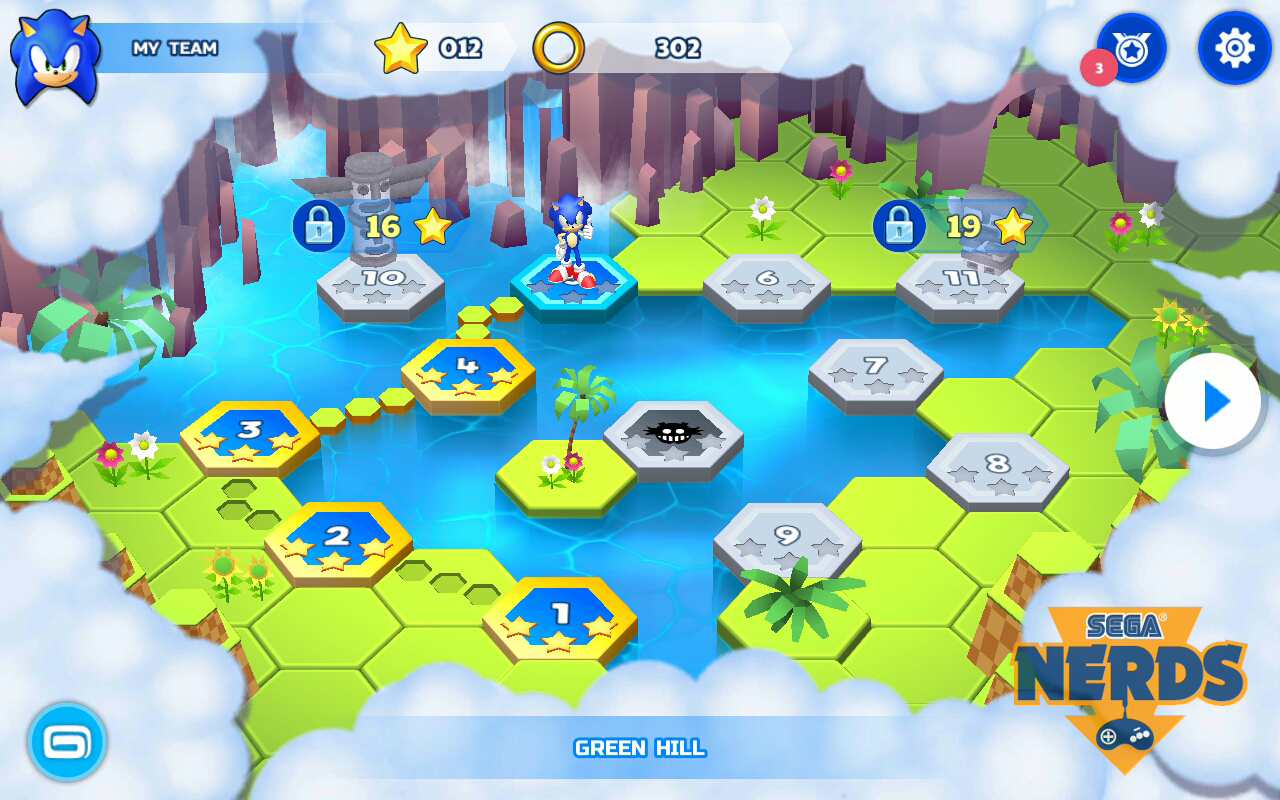
Task: Click the gold ring currency icon
Action: [558, 48]
